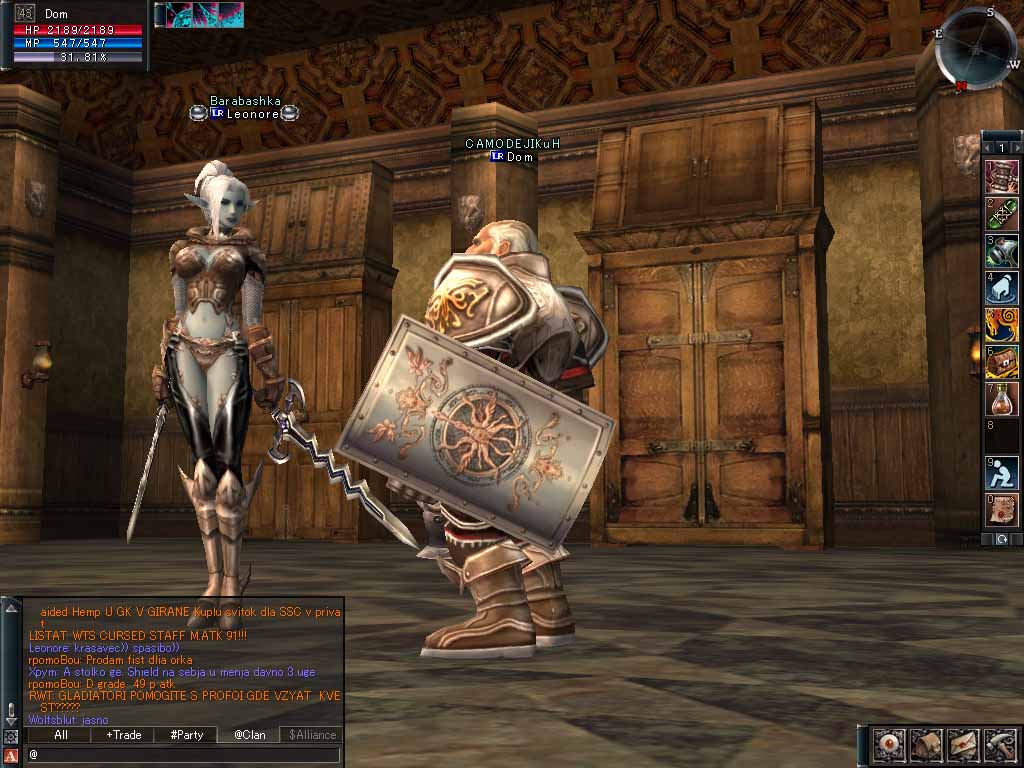Go to the next shortcut bar page
The height and width of the screenshot is (768, 1024).
(1016, 148)
